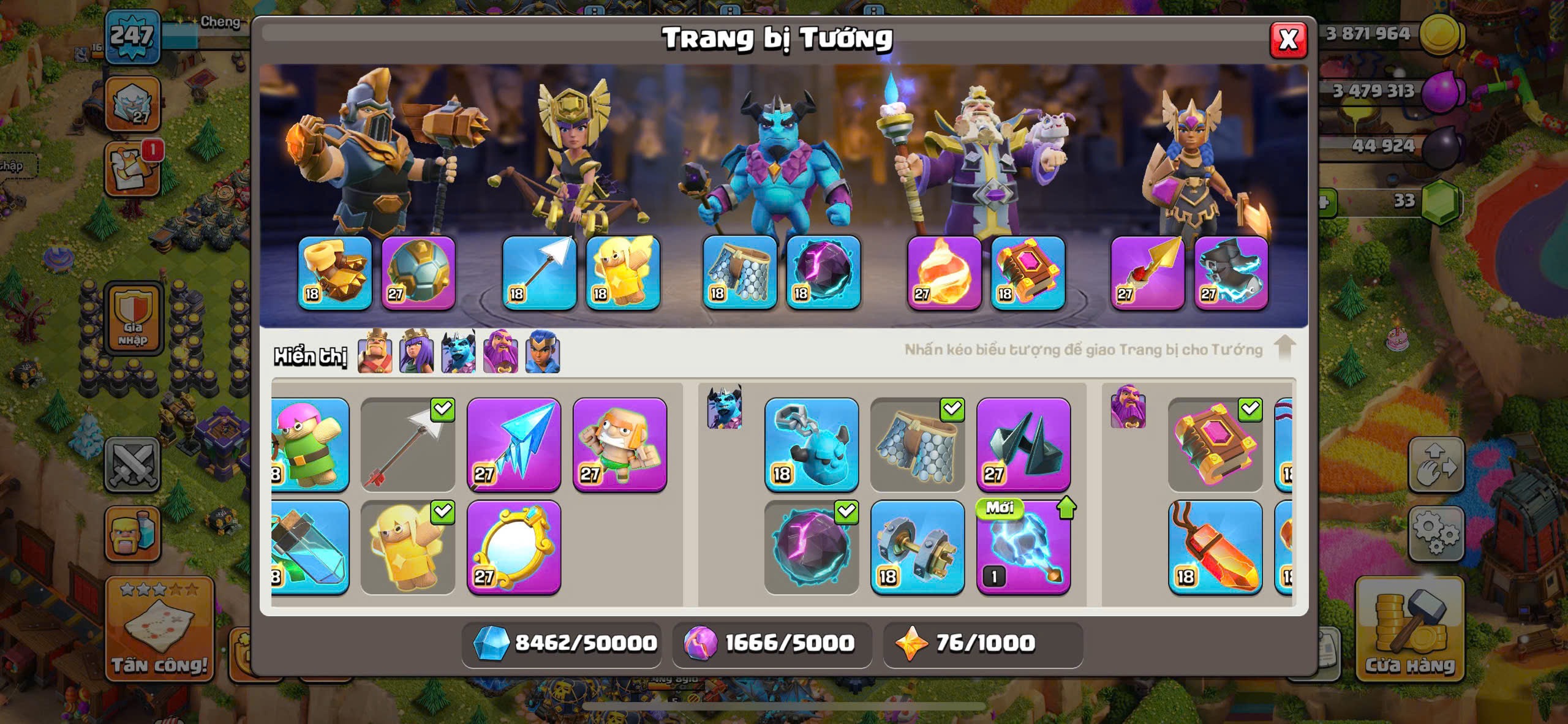
Task: Pick the Giant Puppet equipment tile
Action: pos(619,445)
